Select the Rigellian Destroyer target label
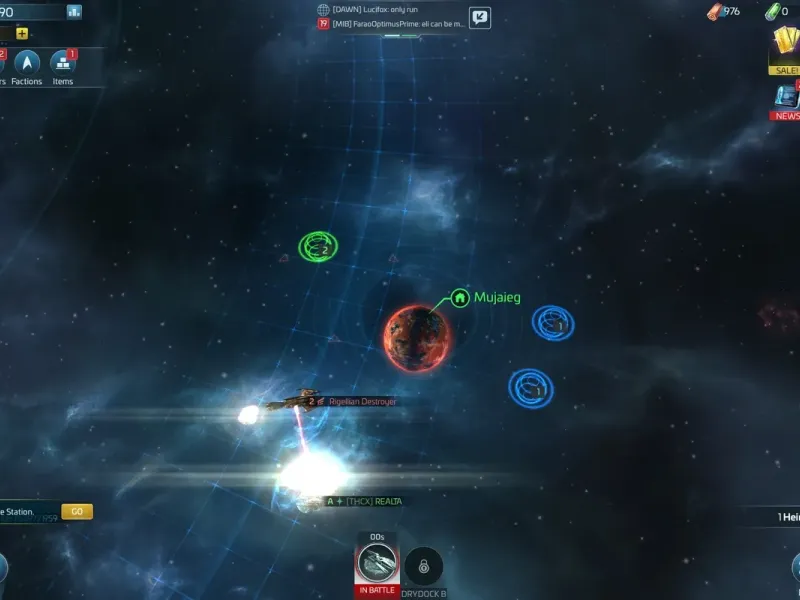This screenshot has width=800, height=600. pos(362,402)
